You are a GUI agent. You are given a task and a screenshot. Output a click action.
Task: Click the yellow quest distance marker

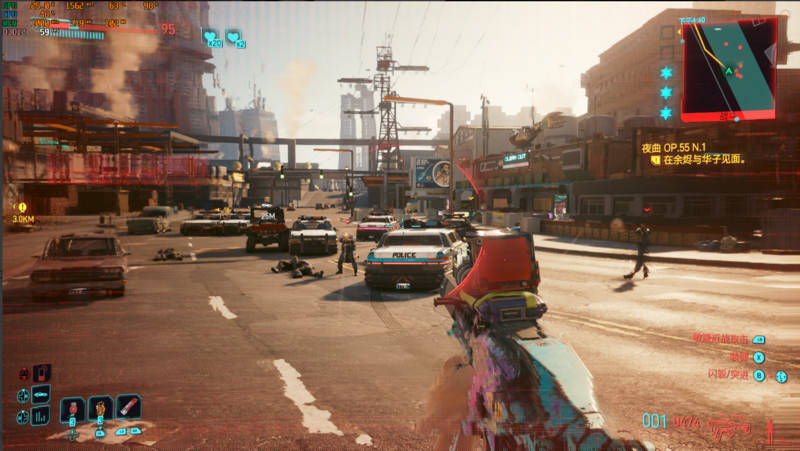[22, 207]
